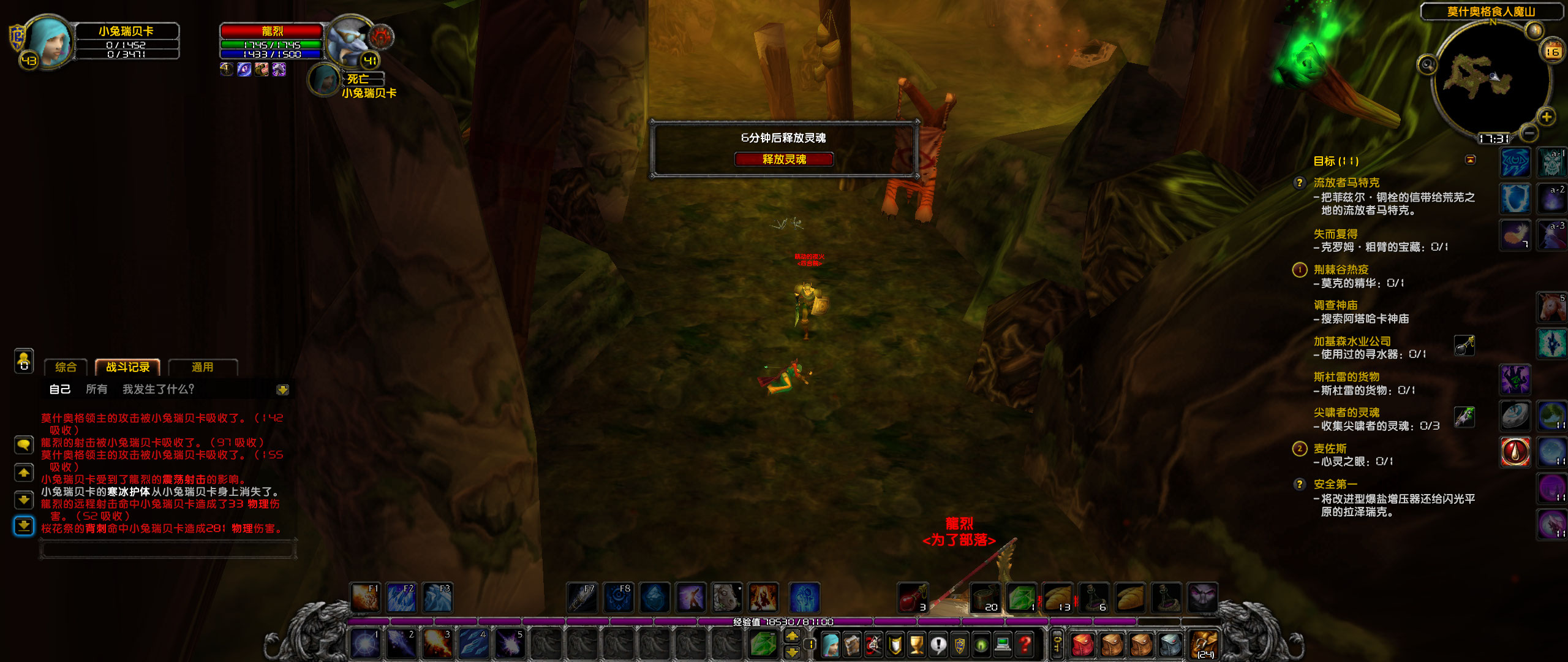Screen dimensions: 1568x662
Task: Use the red health potion on the action bar
Action: pos(914,597)
